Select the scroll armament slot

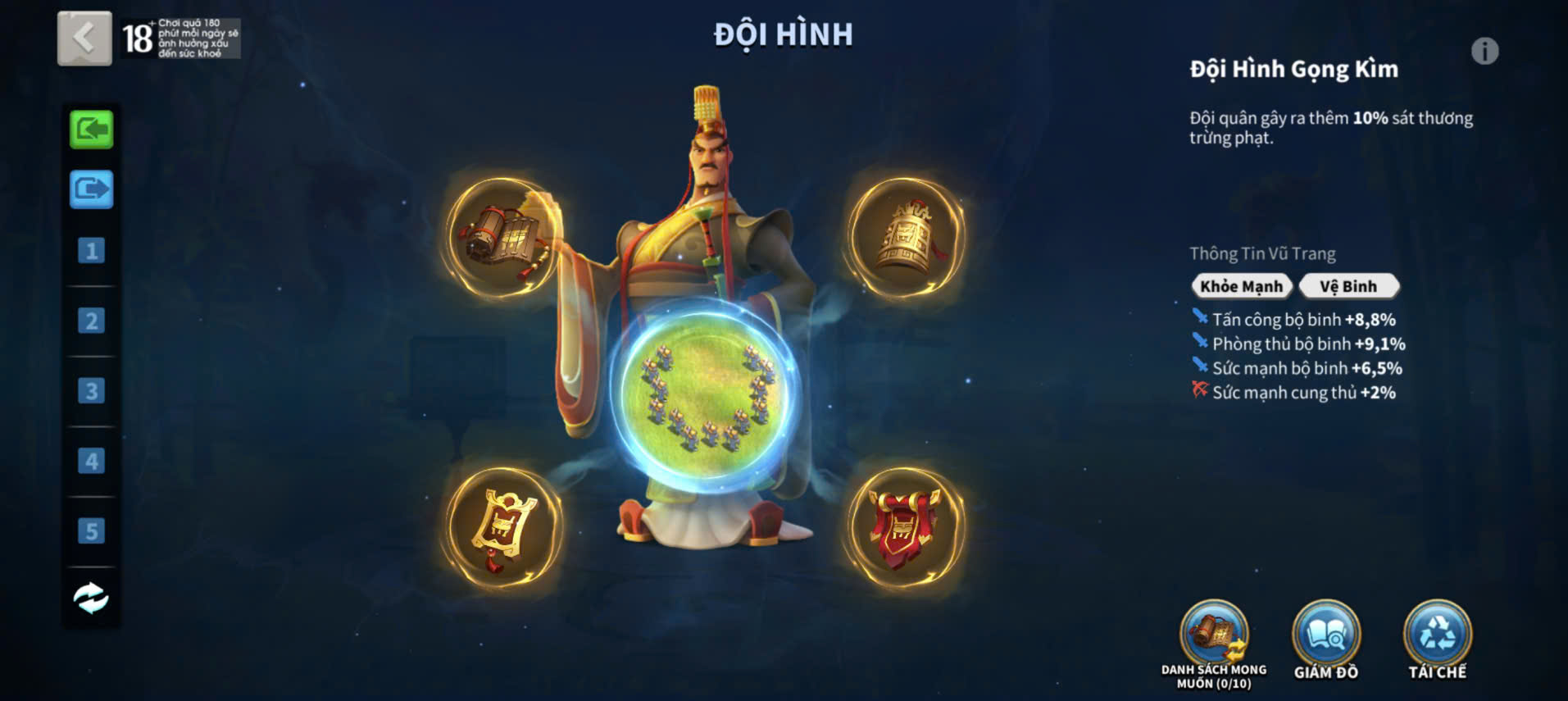click(x=502, y=237)
